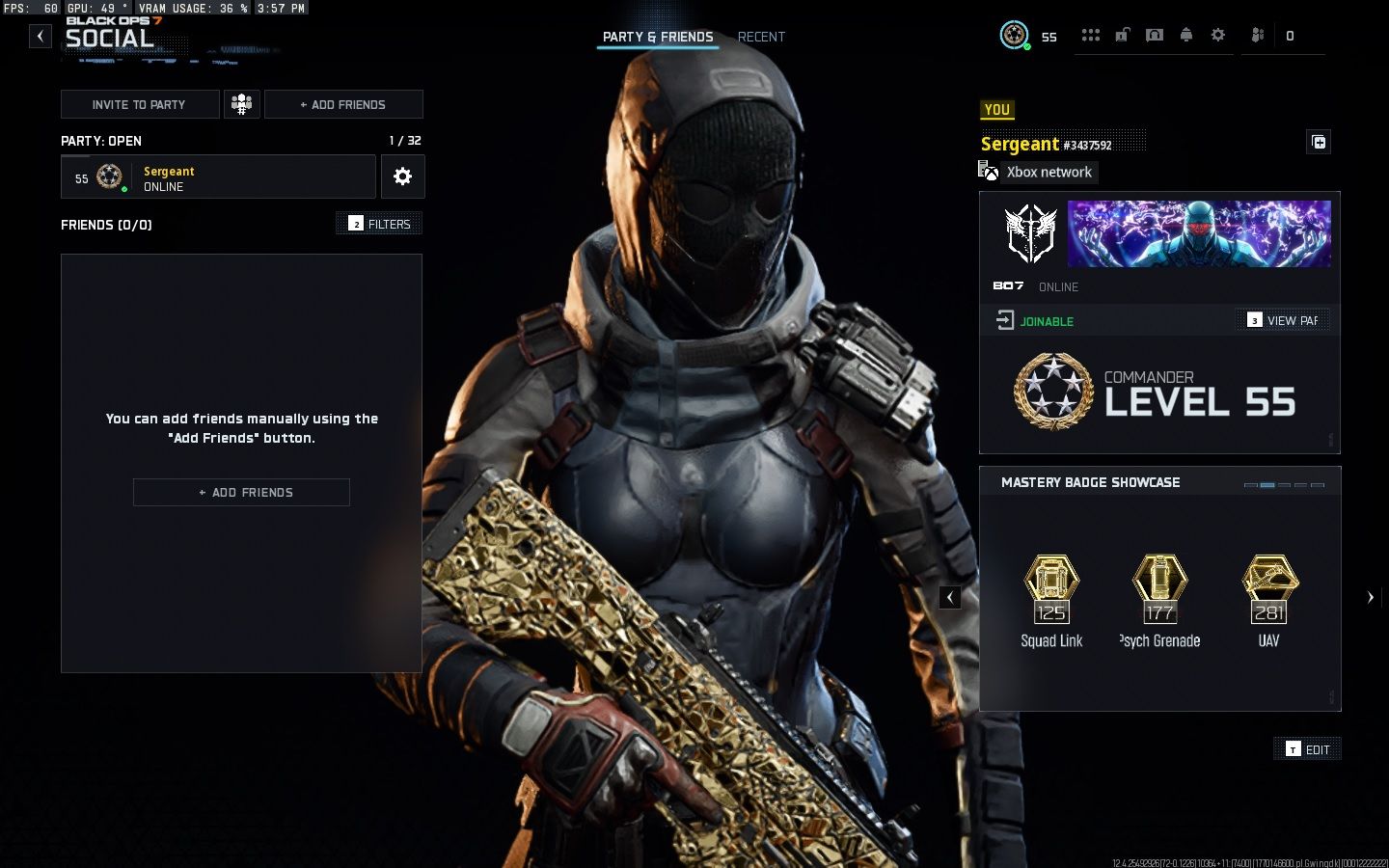Click Add Friends inside the empty friends panel

pos(241,492)
